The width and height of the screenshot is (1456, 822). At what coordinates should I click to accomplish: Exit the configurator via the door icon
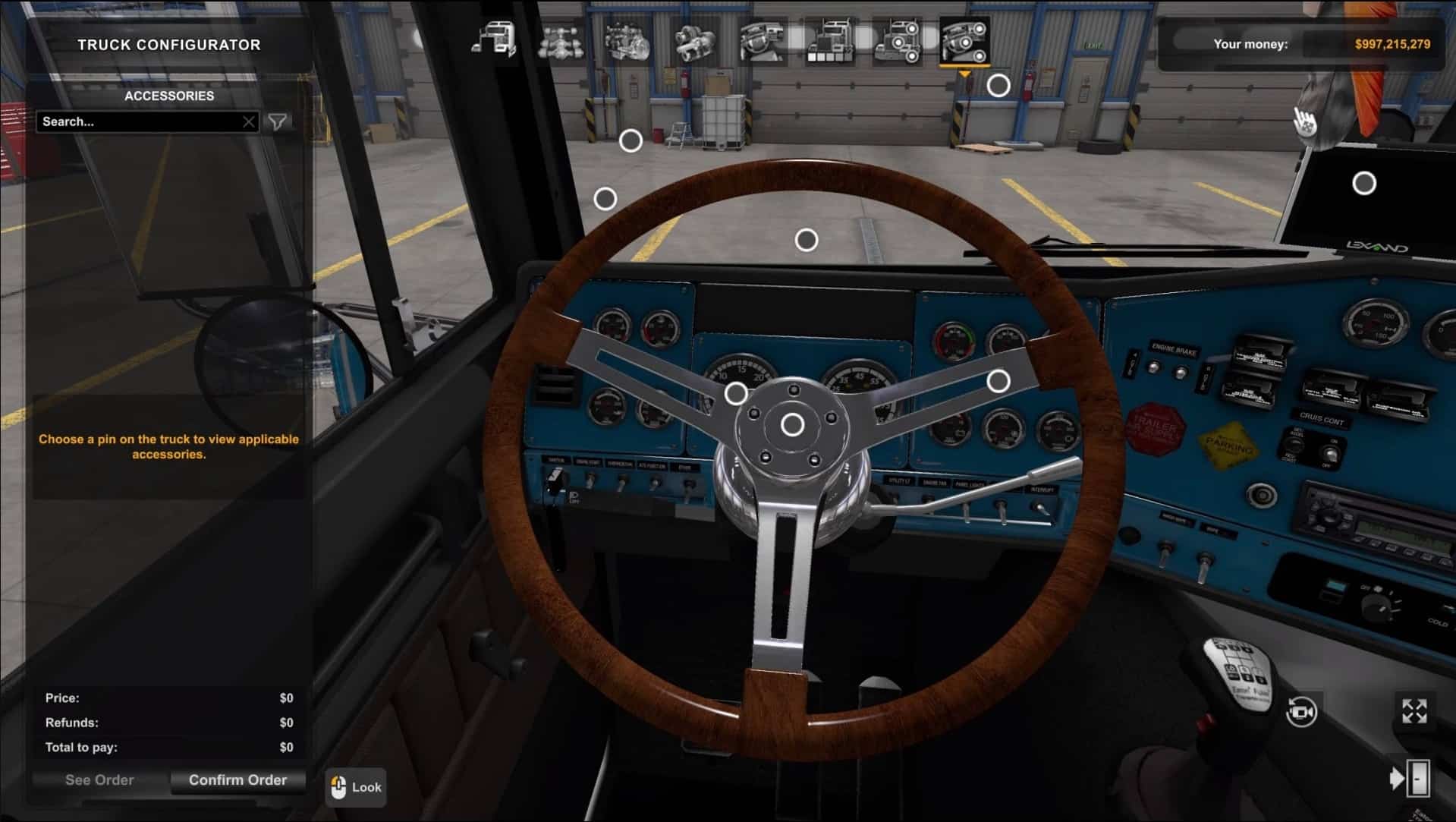pos(1410,779)
